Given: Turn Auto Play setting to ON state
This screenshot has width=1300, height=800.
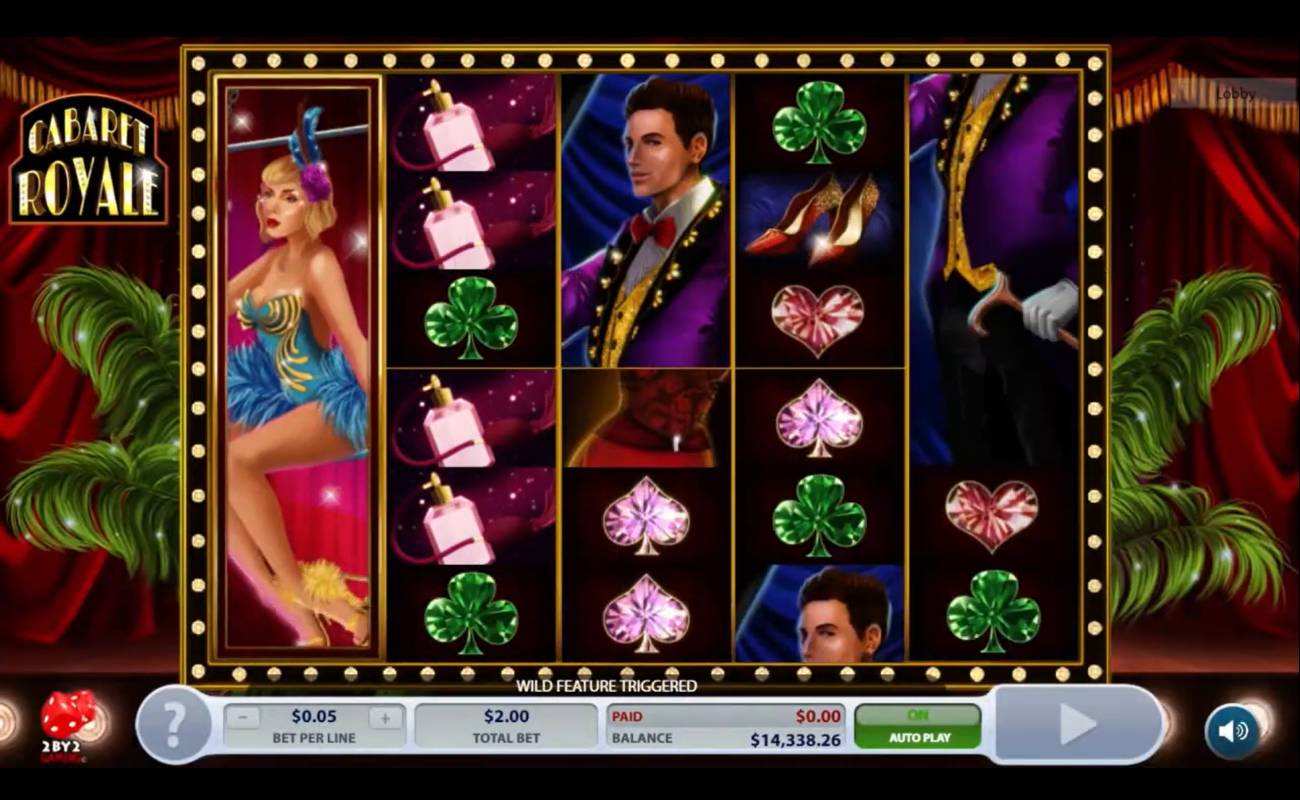Looking at the screenshot, I should [x=918, y=713].
